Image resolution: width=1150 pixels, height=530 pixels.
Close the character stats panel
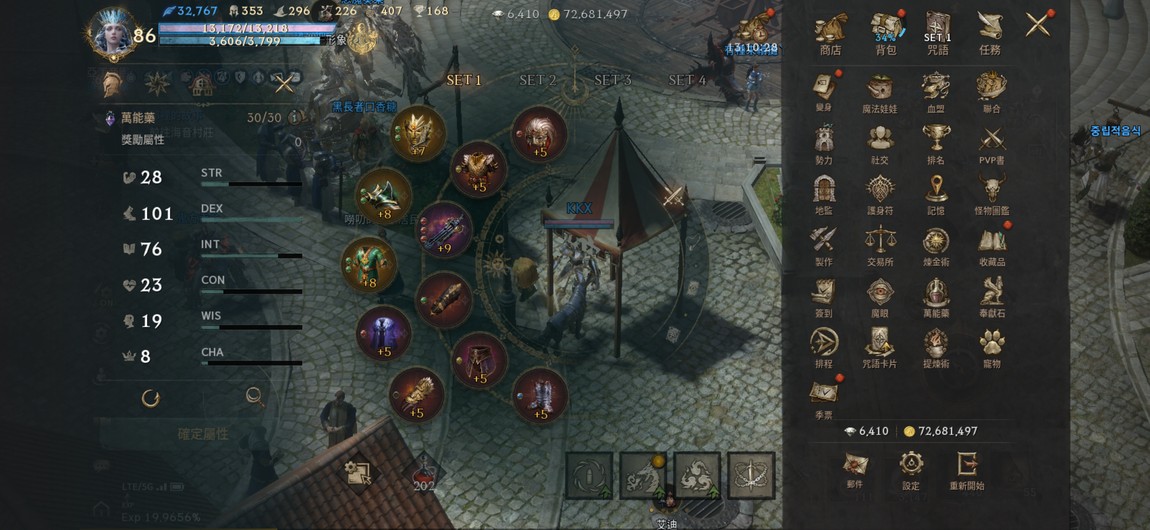pyautogui.click(x=284, y=84)
